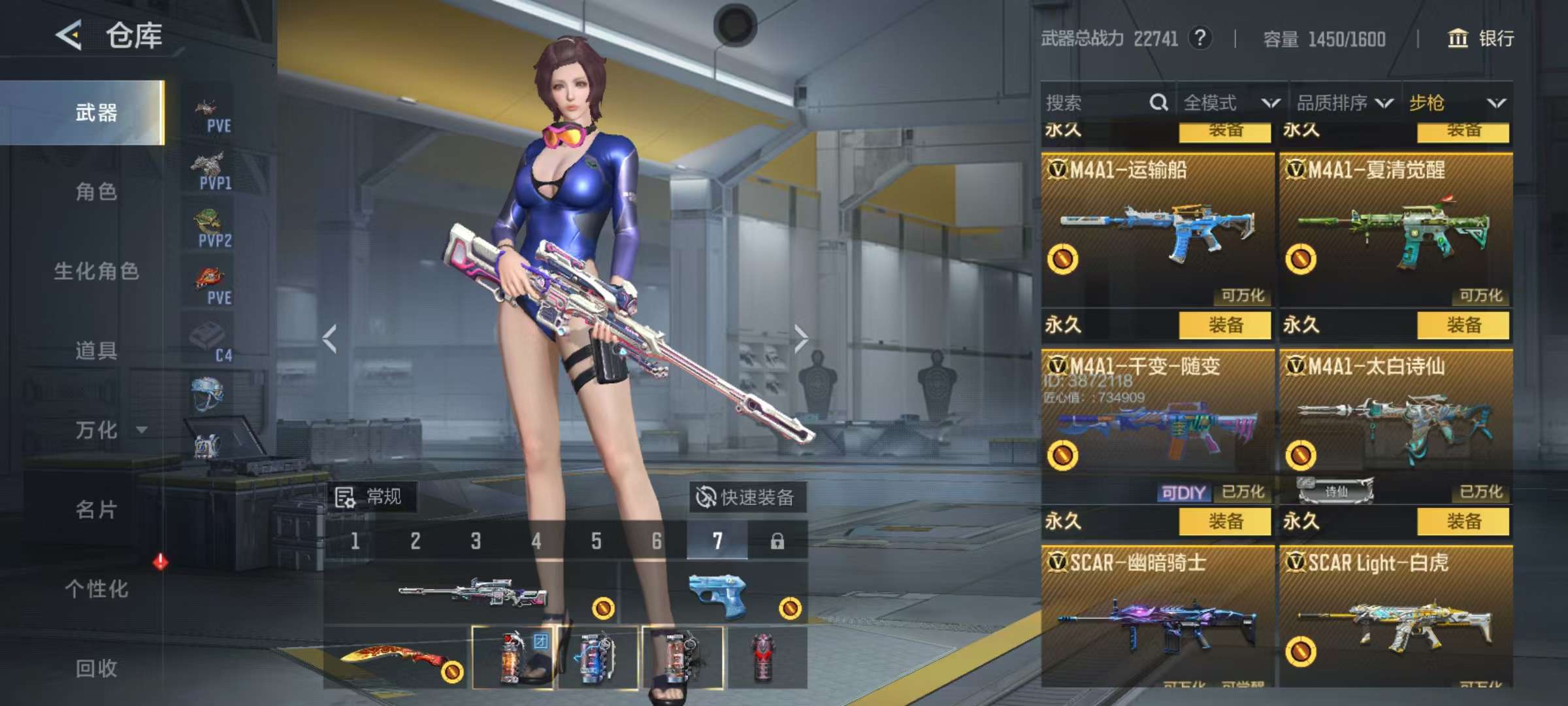Image resolution: width=1568 pixels, height=706 pixels.
Task: Switch to loadout slot 3
Action: click(x=476, y=541)
